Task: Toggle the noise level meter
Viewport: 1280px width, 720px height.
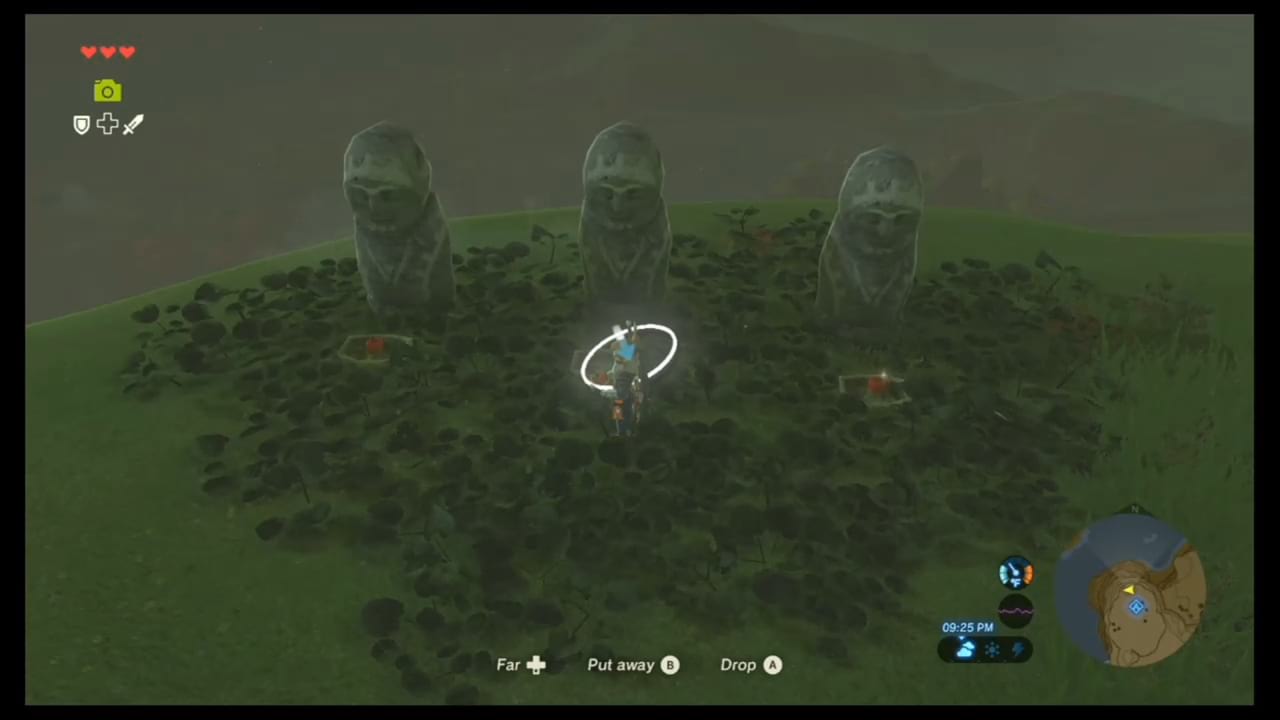Action: [x=1015, y=607]
